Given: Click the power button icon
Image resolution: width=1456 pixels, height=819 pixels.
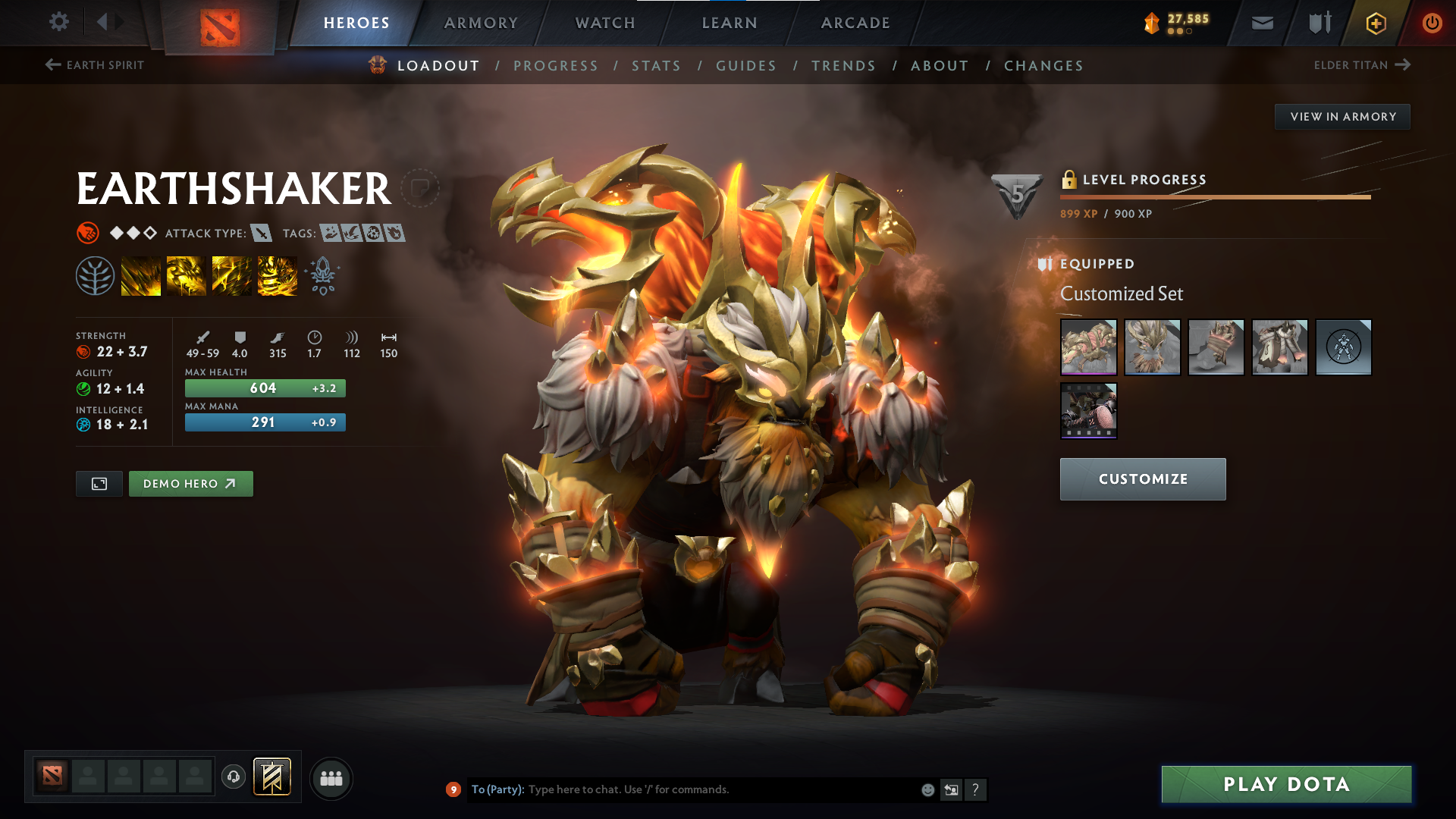Looking at the screenshot, I should click(x=1432, y=23).
